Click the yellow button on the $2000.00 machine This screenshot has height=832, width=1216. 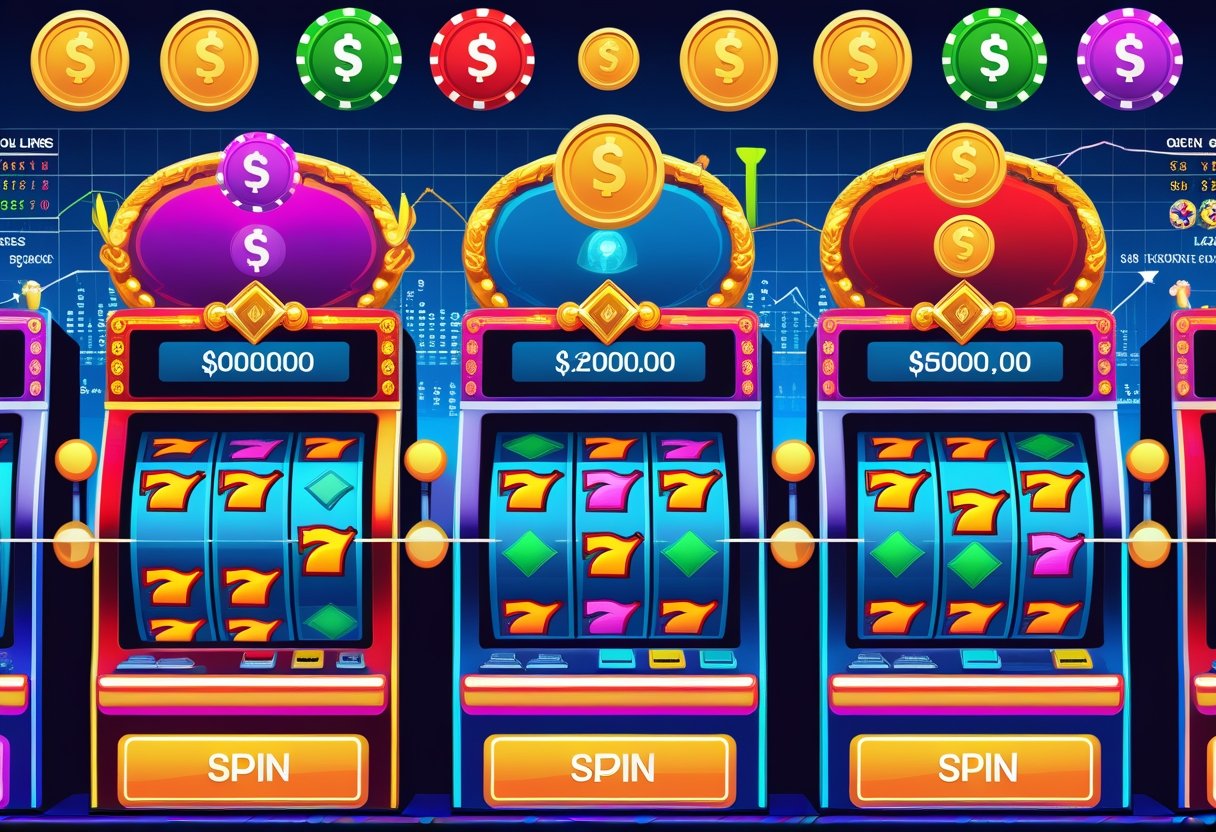click(666, 658)
